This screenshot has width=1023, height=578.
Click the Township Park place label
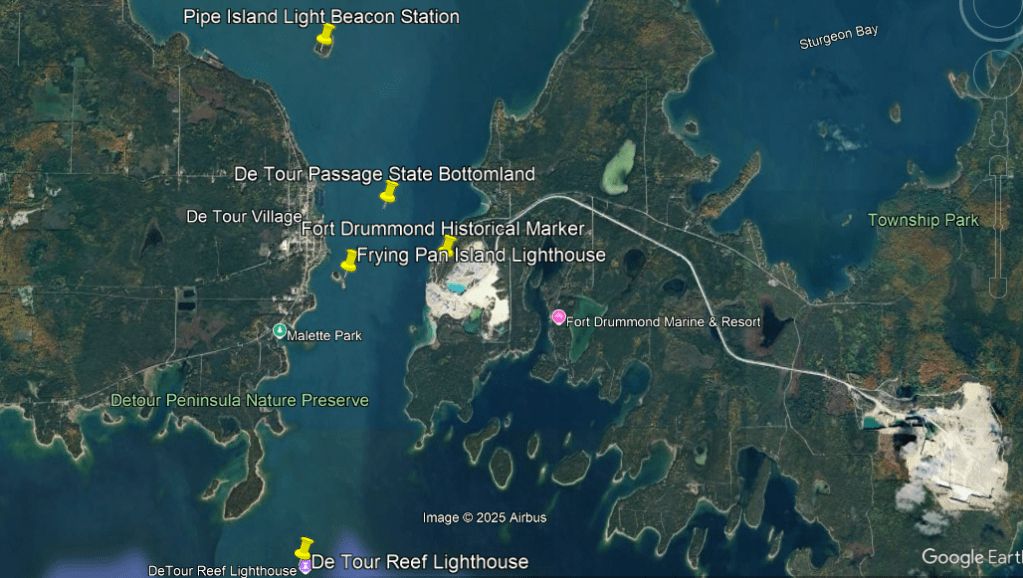923,220
